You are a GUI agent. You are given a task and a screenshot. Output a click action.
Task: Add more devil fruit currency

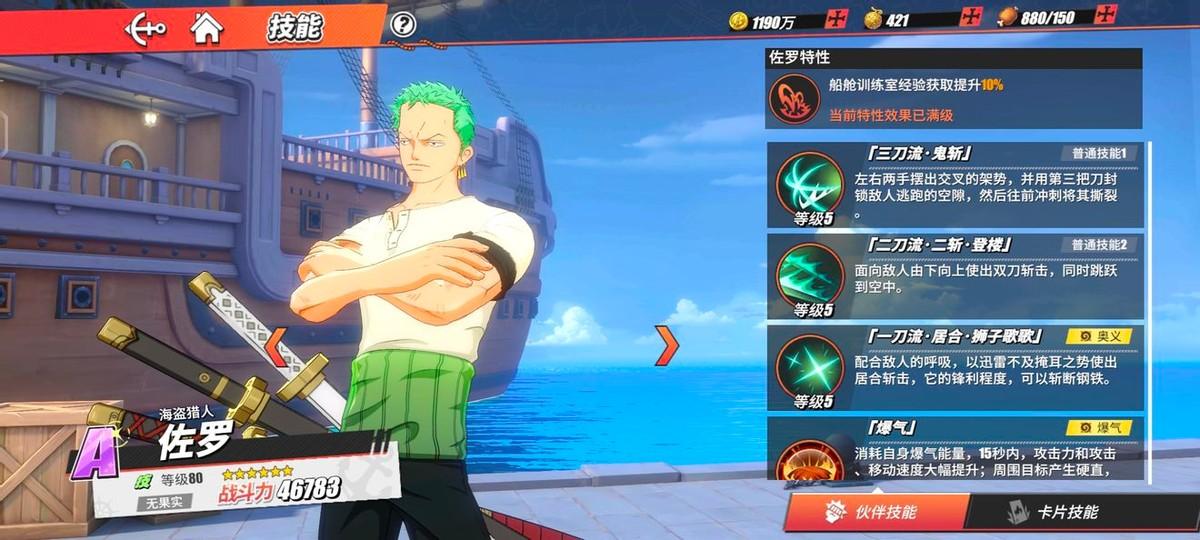[x=971, y=18]
